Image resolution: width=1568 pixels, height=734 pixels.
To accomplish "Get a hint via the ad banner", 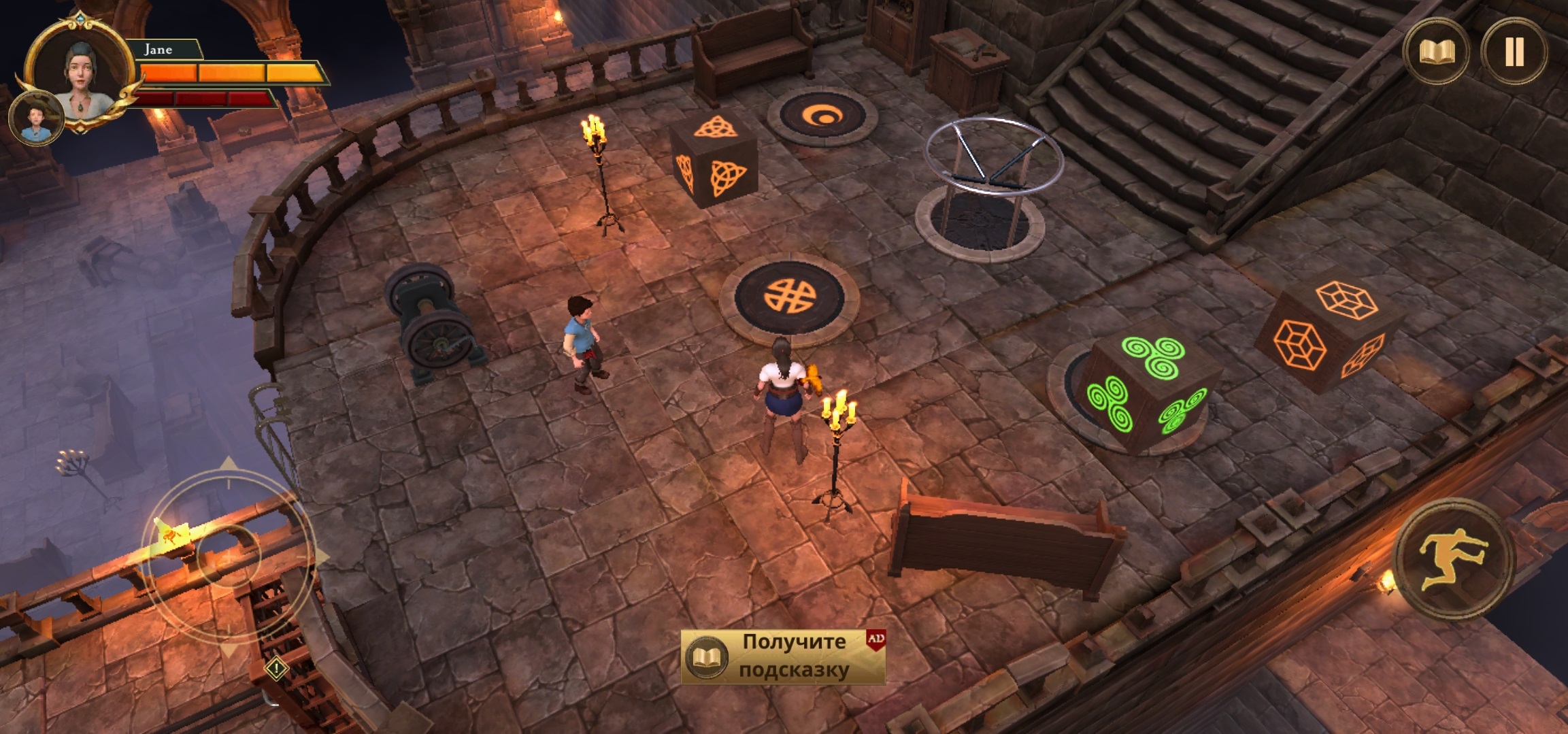I will (x=783, y=656).
